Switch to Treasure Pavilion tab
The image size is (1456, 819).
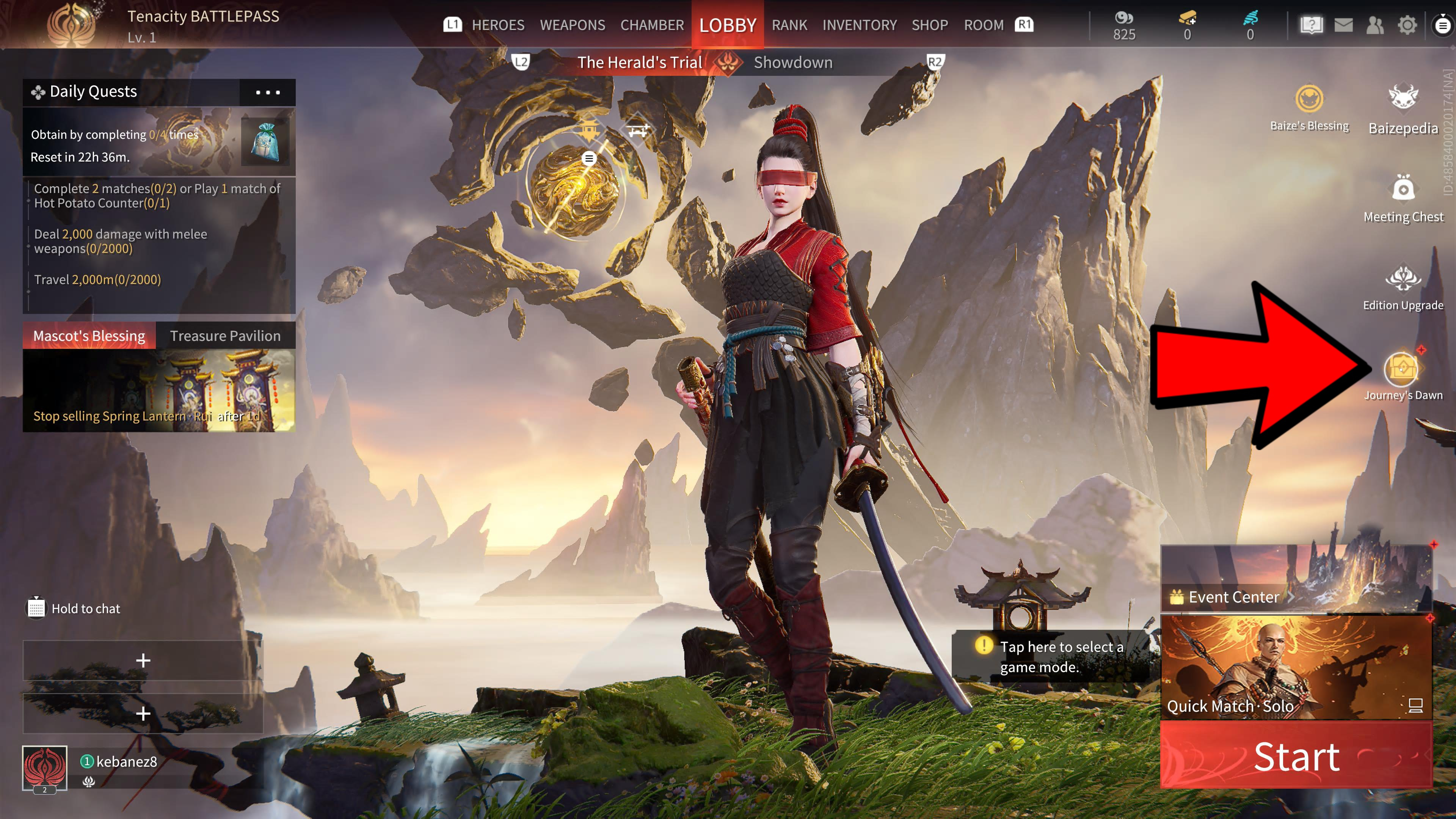click(225, 336)
